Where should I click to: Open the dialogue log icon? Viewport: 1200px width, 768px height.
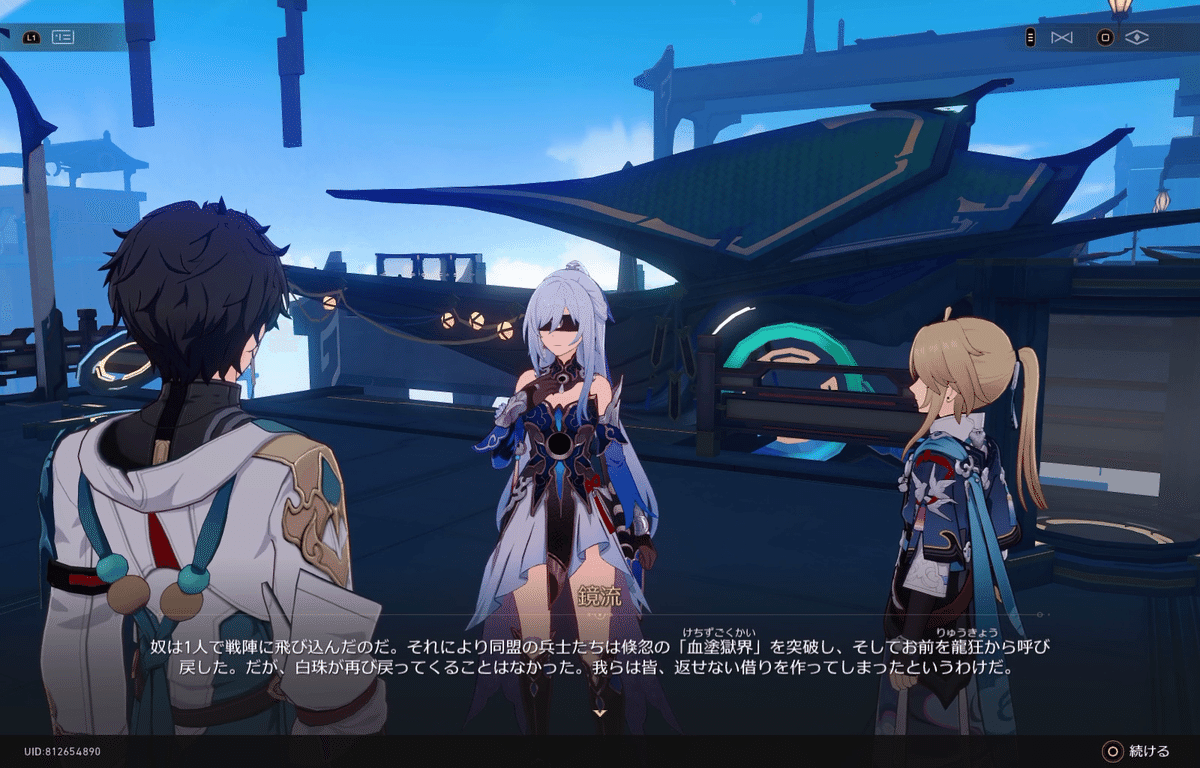(63, 37)
